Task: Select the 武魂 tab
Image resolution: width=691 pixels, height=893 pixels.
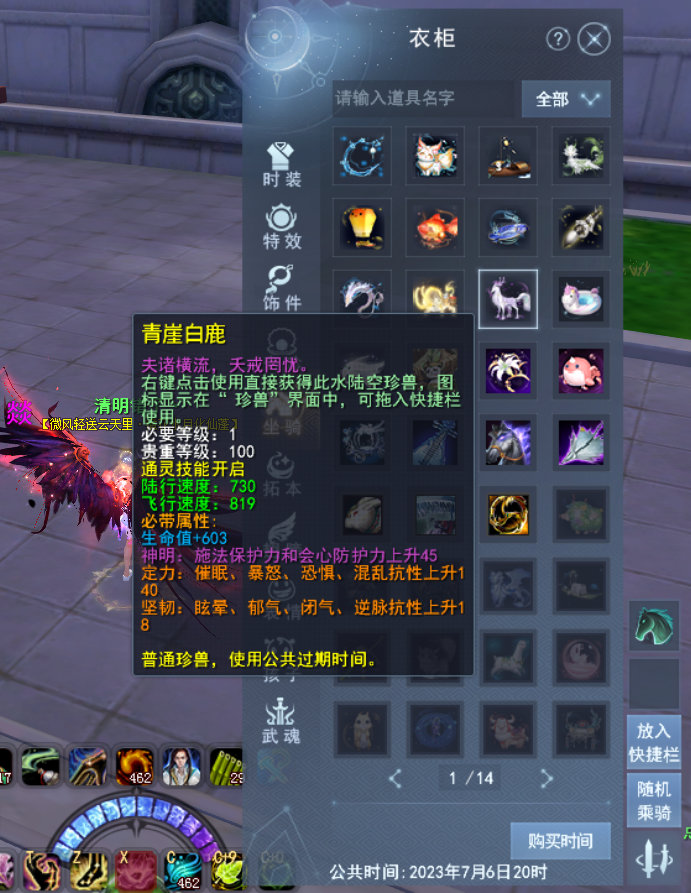Action: point(282,722)
